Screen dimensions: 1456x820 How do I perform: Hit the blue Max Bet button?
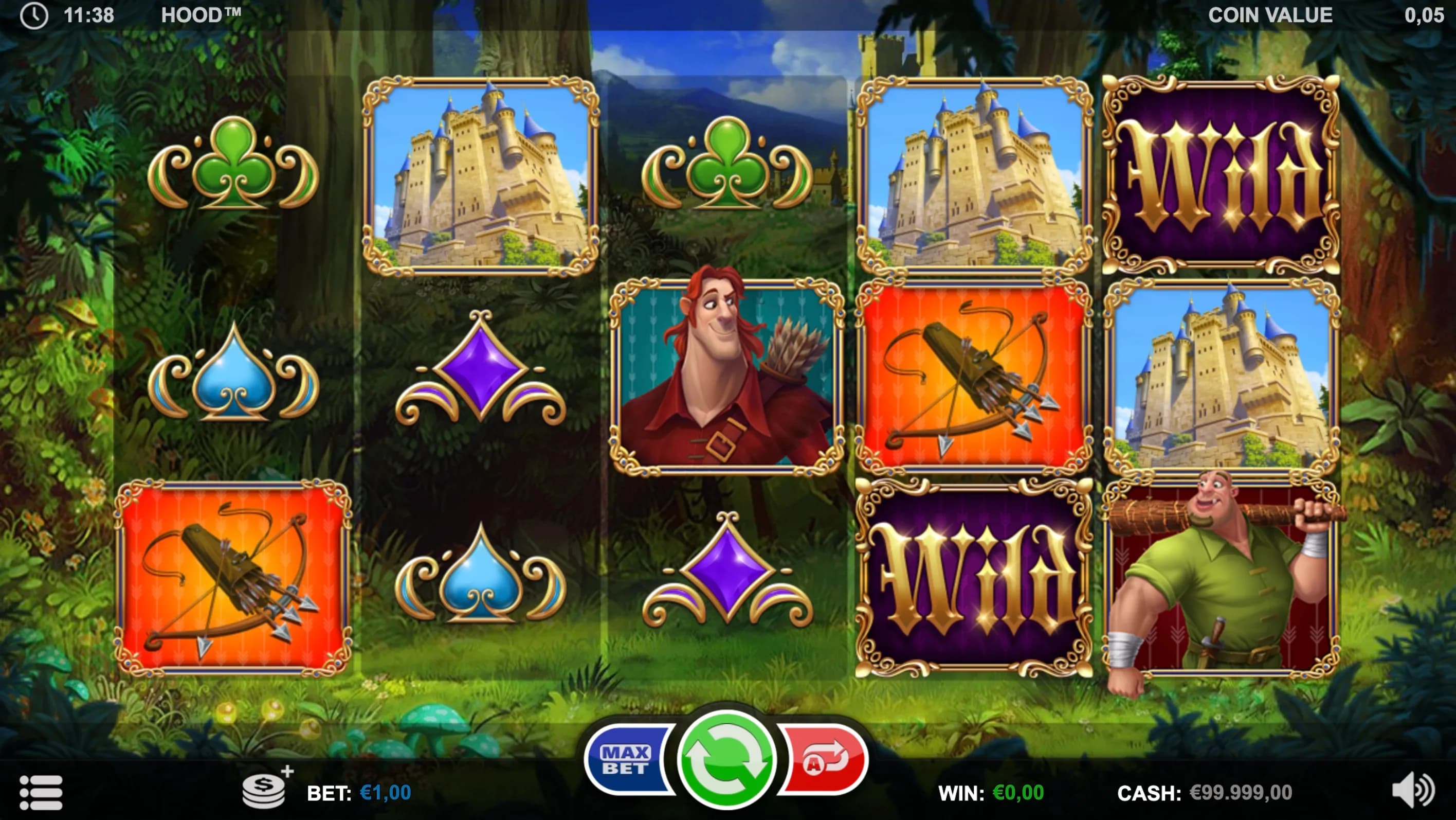click(x=626, y=759)
